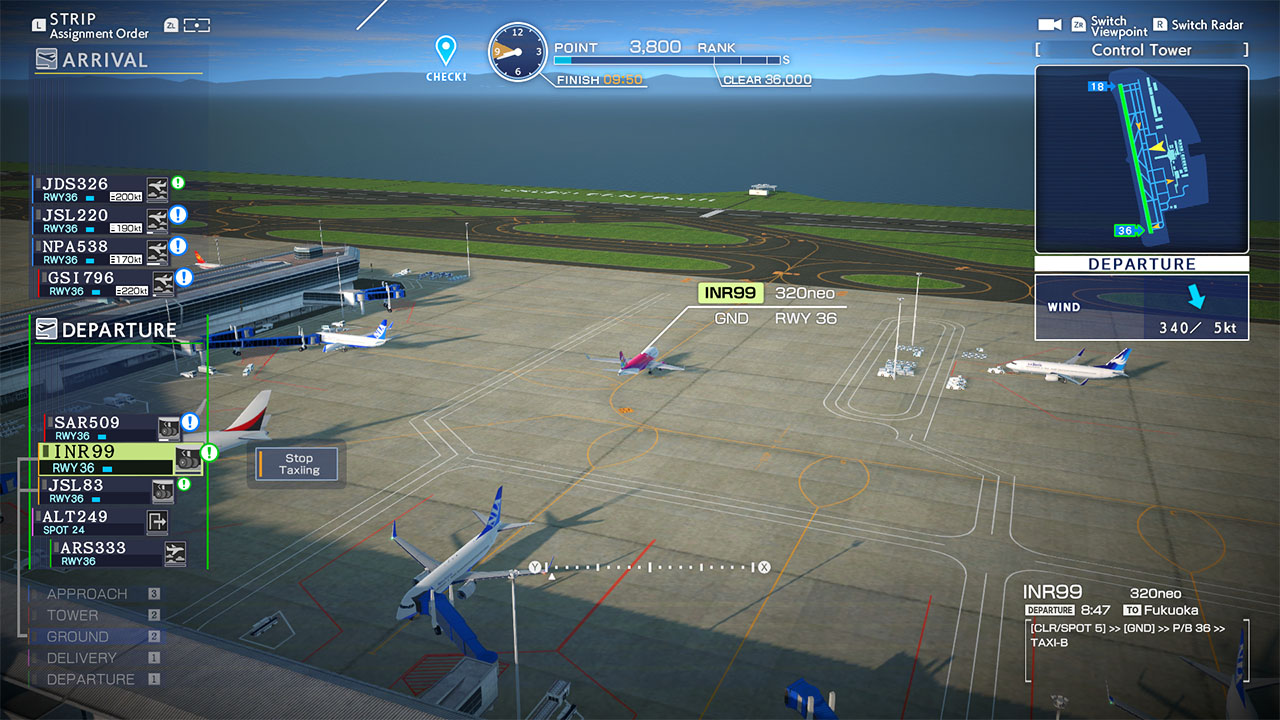1280x720 pixels.
Task: Click the CHECK! pin marker above the runway
Action: (x=446, y=50)
